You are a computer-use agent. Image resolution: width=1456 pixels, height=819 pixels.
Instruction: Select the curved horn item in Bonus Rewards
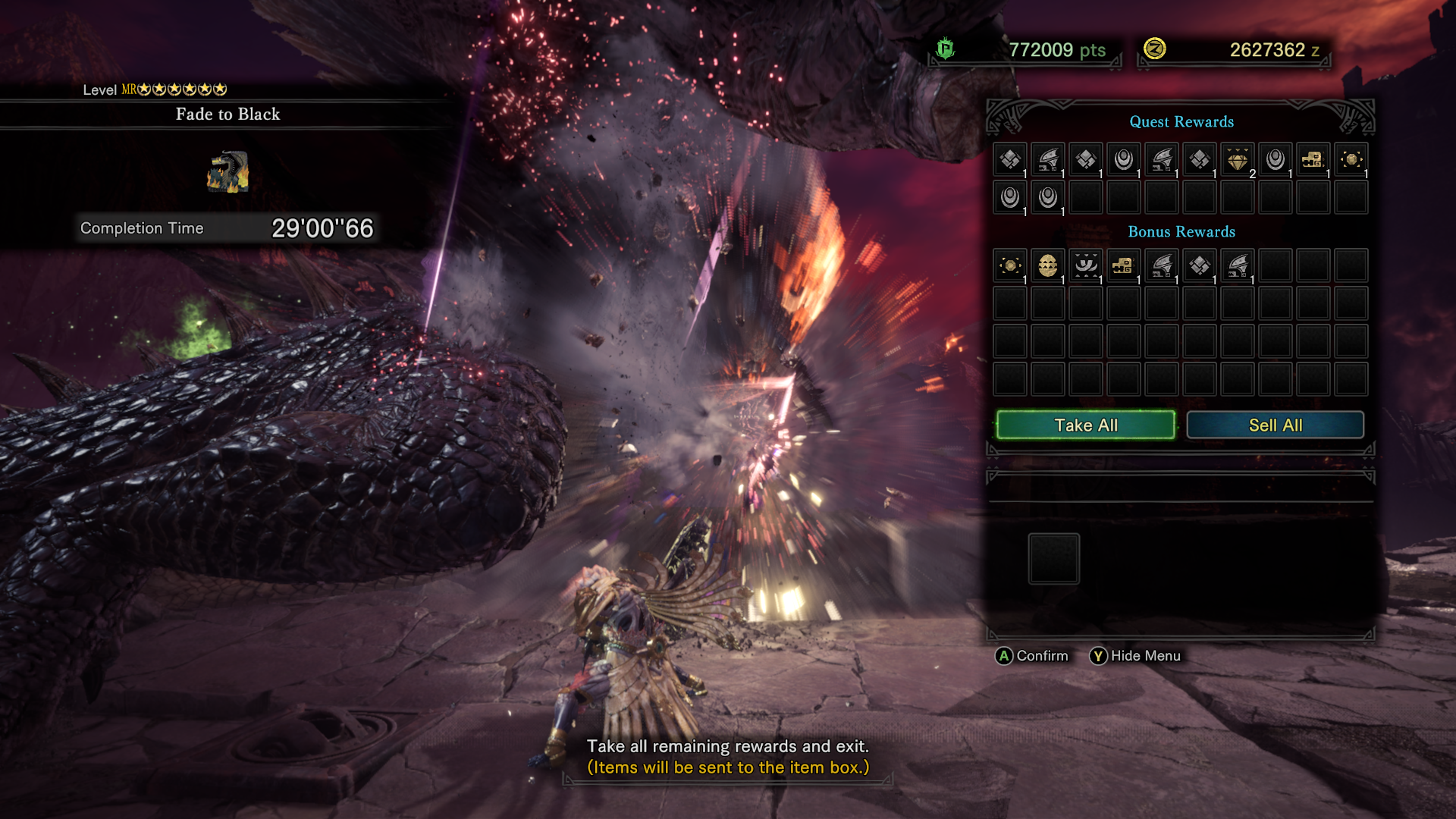click(1086, 266)
